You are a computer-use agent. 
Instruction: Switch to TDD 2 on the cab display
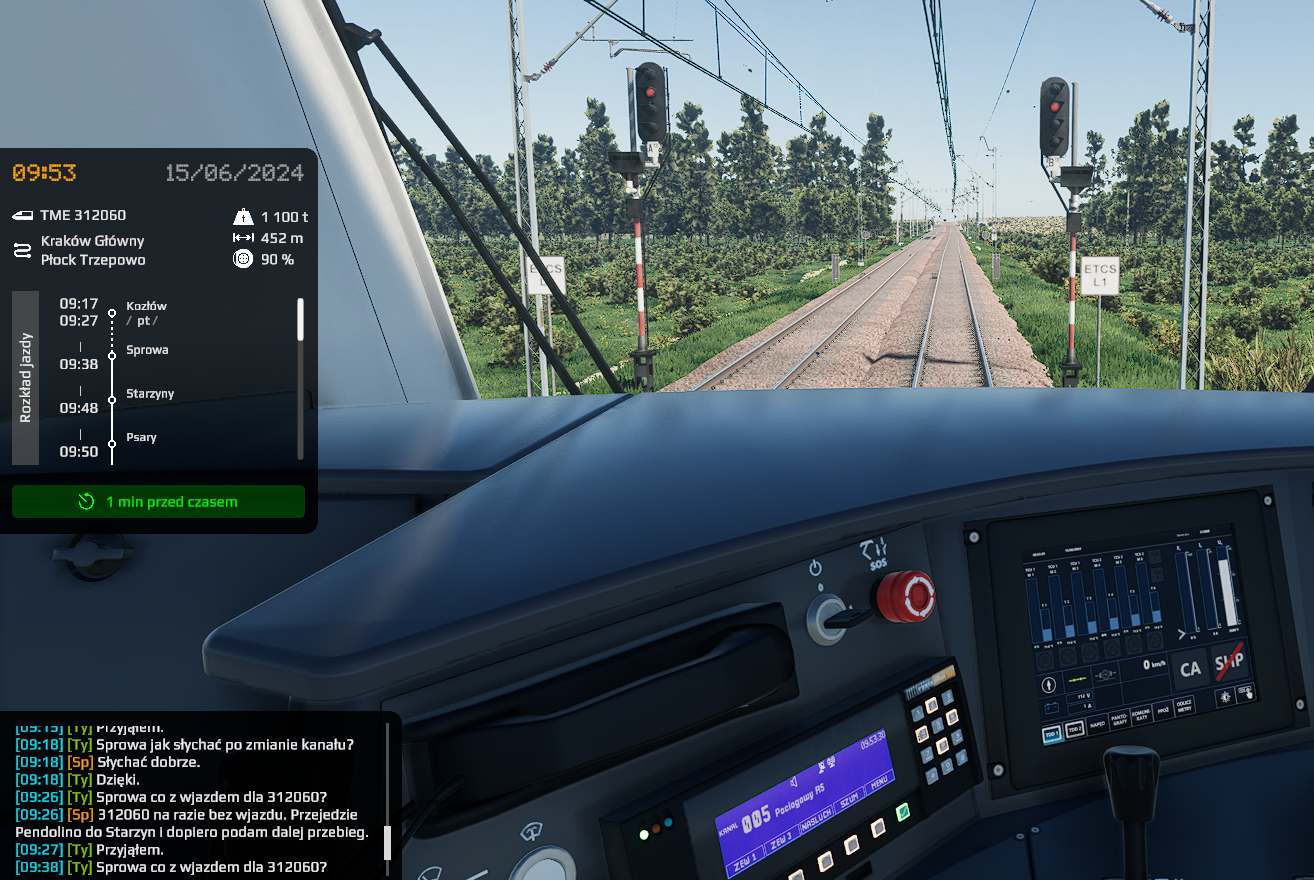click(1074, 729)
